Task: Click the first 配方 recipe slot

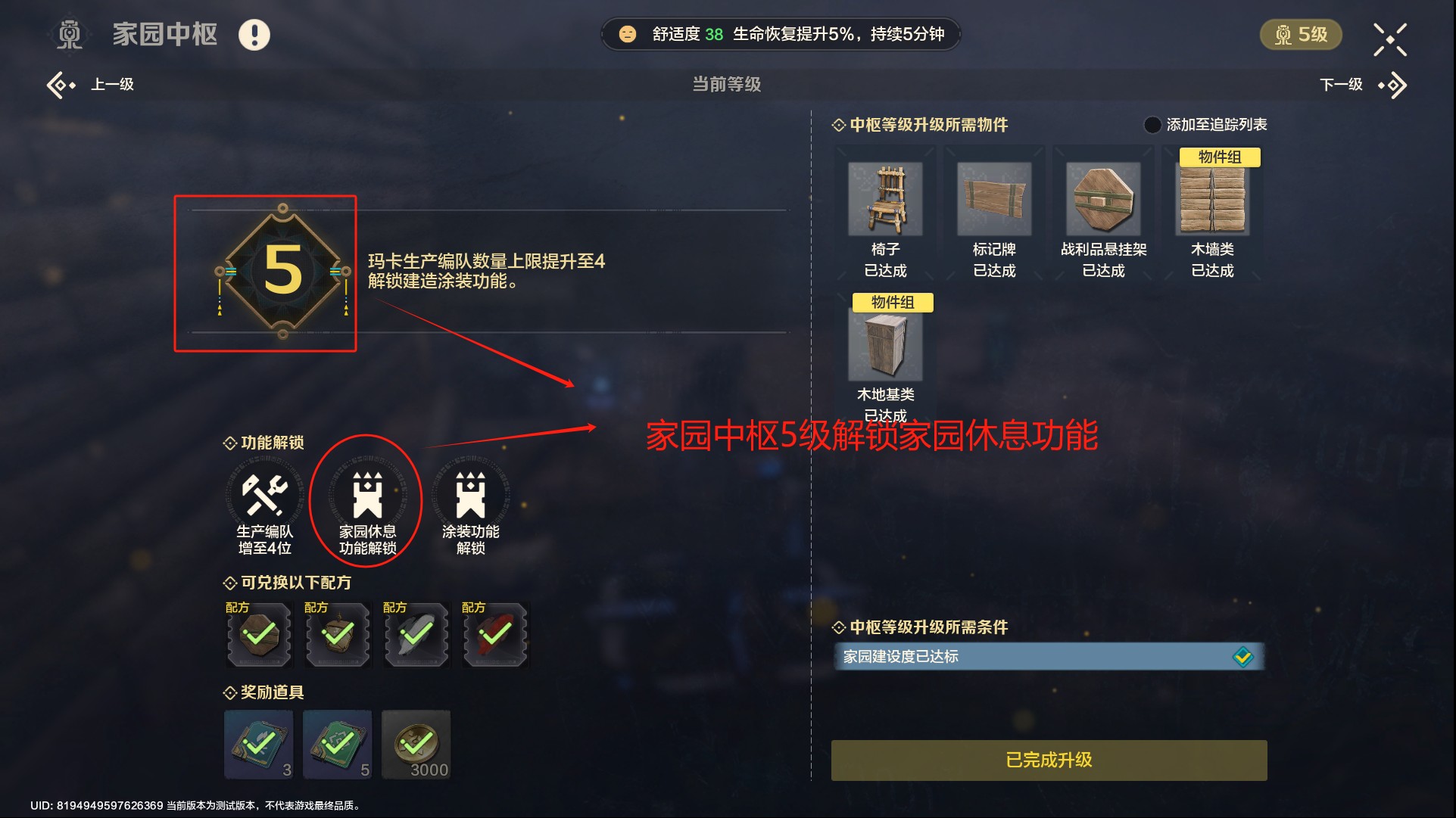Action: click(x=258, y=636)
